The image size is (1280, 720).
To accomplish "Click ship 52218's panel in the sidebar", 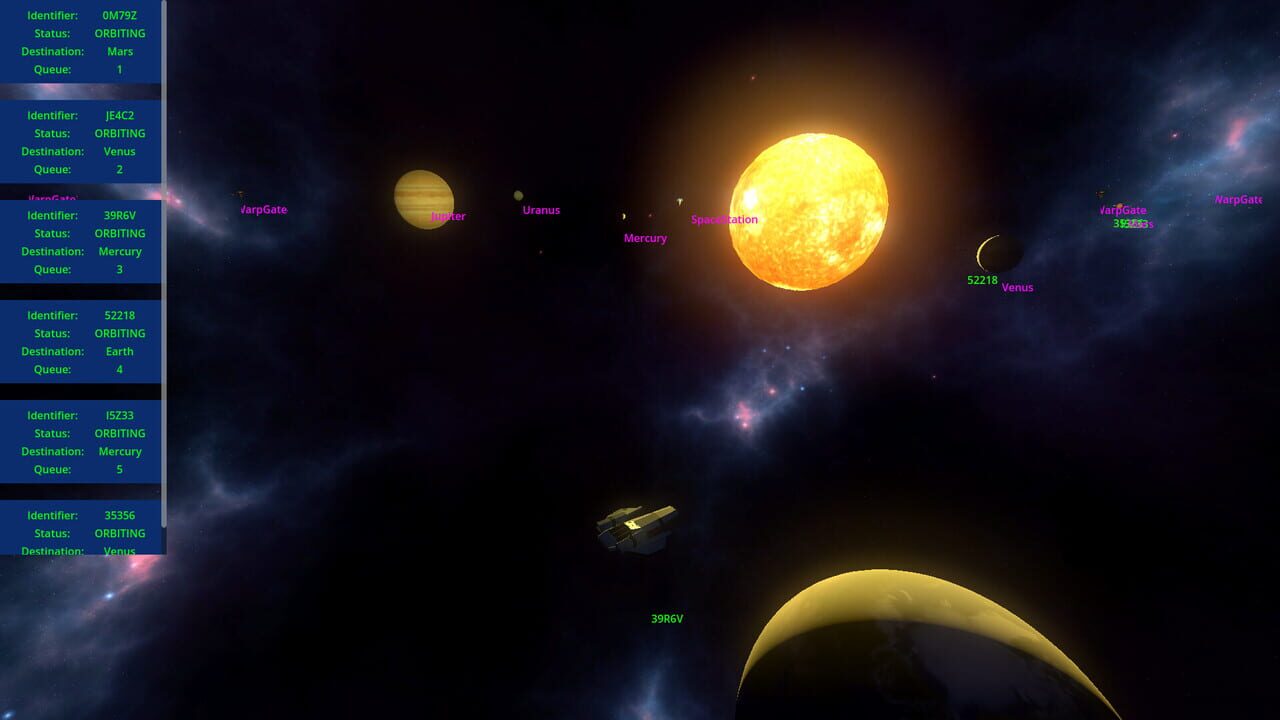I will [80, 342].
